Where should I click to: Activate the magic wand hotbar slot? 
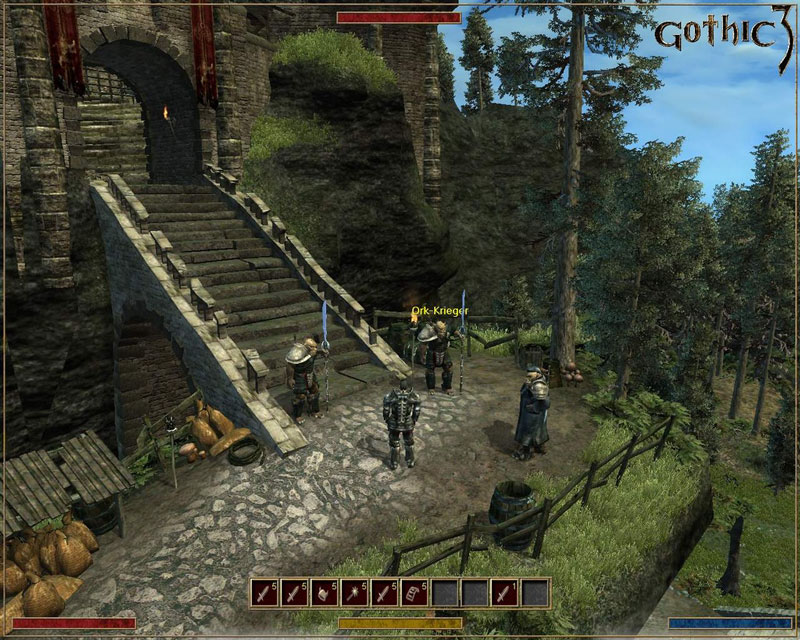[x=355, y=592]
